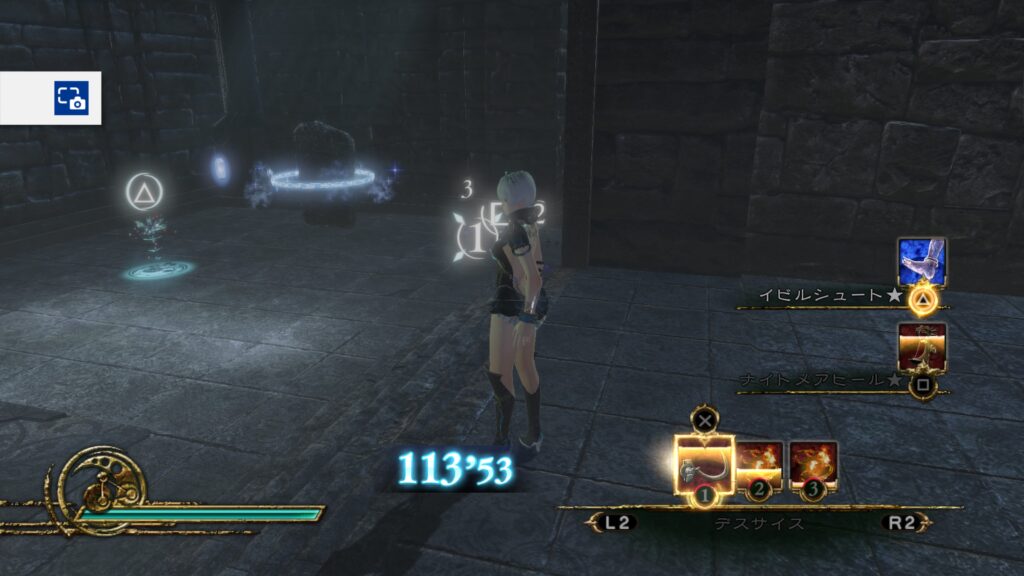
Task: Activate the Evil Shoot kick skill icon
Action: click(921, 262)
